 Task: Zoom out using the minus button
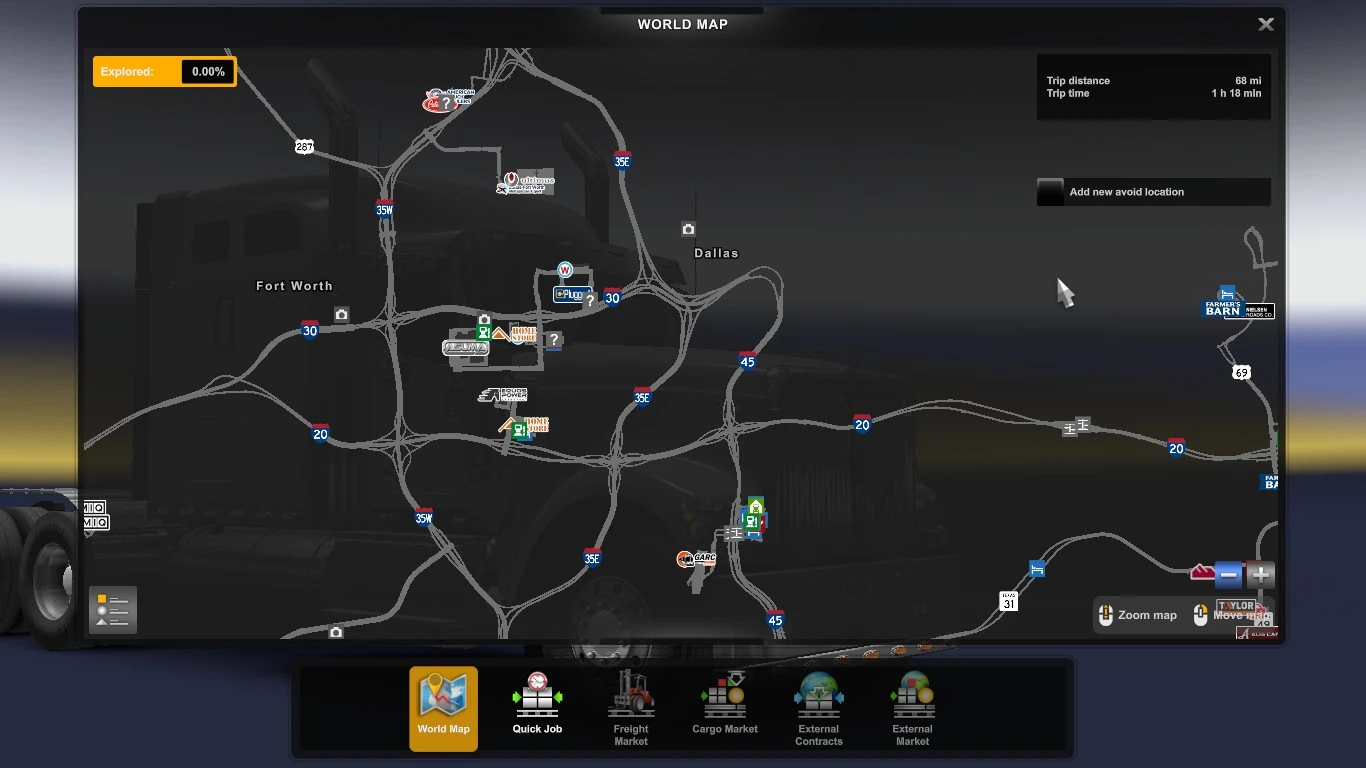click(x=1228, y=575)
